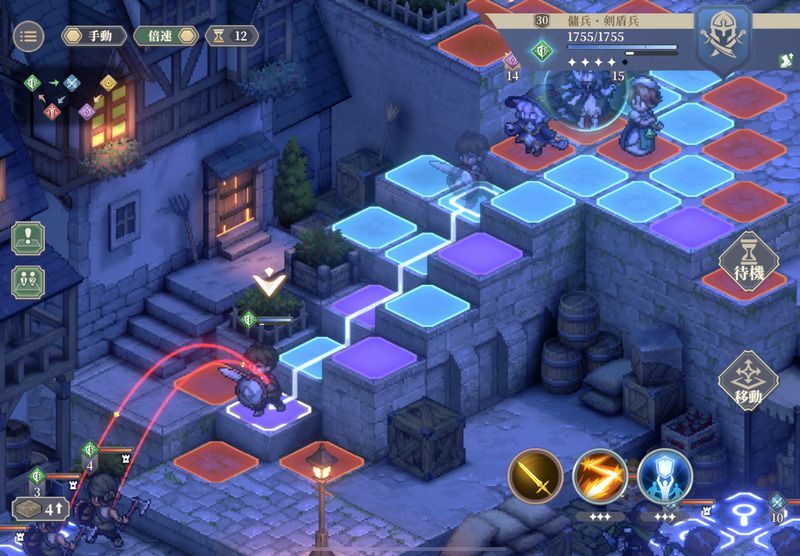Activate the orange lightning slash skill
This screenshot has width=800, height=556.
[600, 476]
